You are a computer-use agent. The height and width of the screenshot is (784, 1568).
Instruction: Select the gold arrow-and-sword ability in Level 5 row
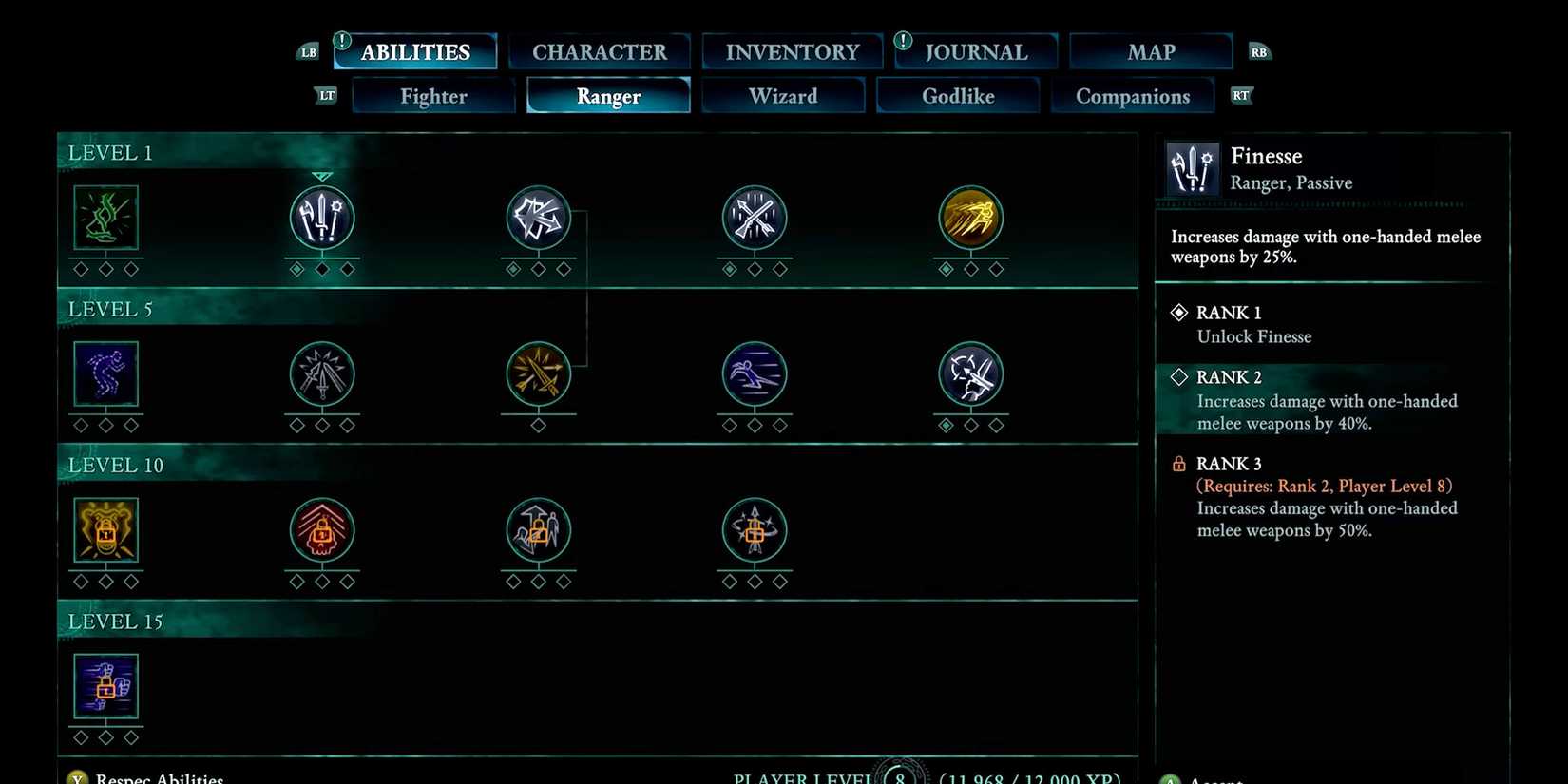[537, 373]
